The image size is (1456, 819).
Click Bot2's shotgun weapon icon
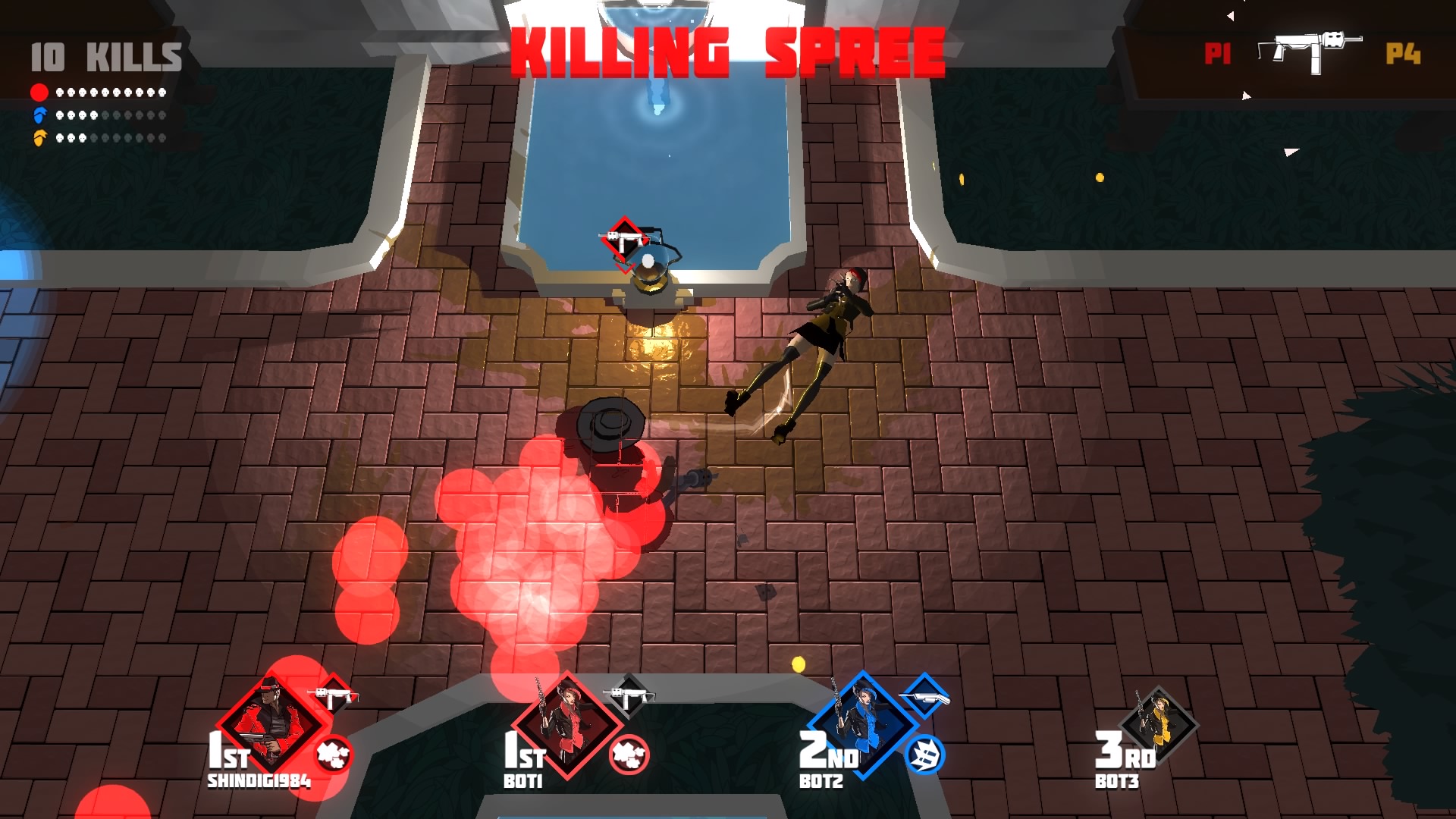pos(924,695)
